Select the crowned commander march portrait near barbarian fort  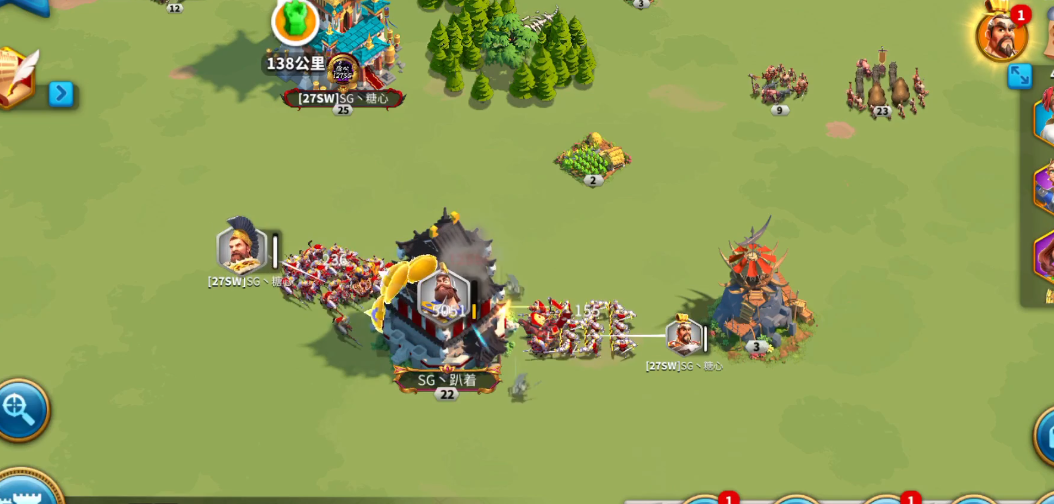coord(684,336)
